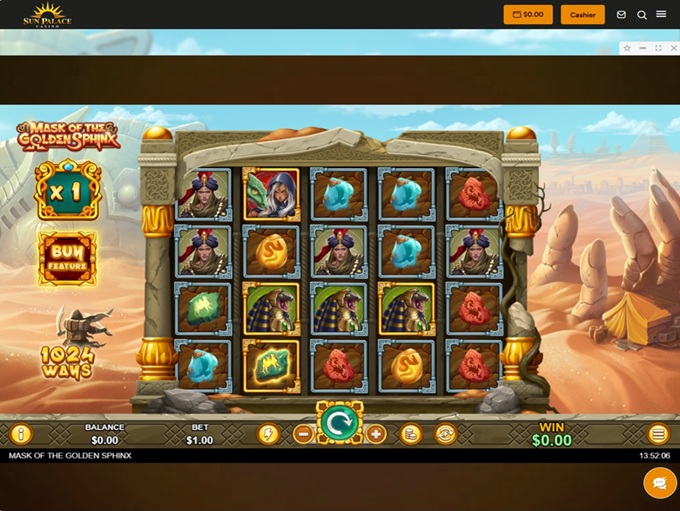Close the game window with the X
Viewport: 680px width, 511px height.
pos(672,48)
